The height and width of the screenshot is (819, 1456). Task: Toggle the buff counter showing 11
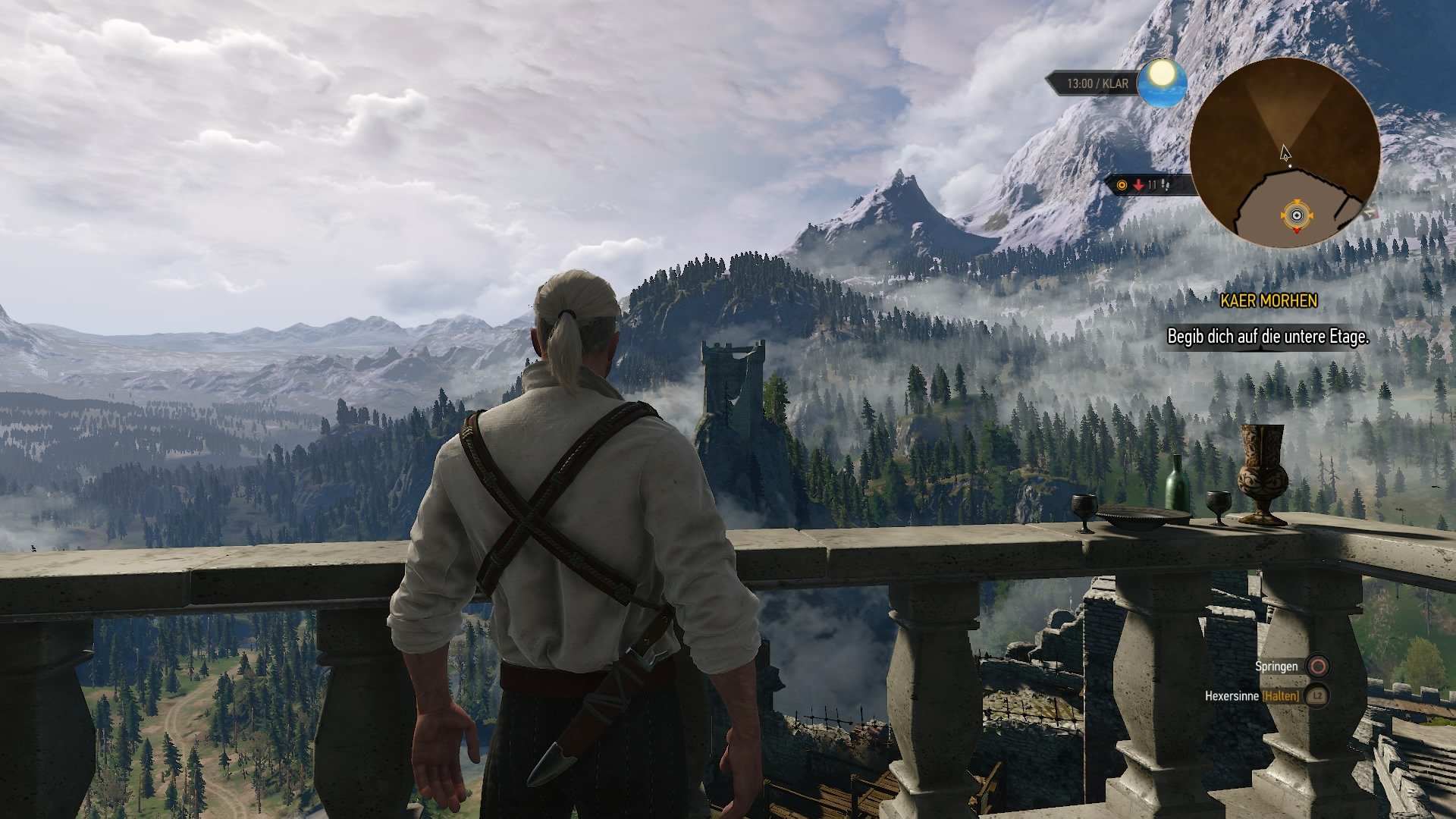pyautogui.click(x=1153, y=184)
